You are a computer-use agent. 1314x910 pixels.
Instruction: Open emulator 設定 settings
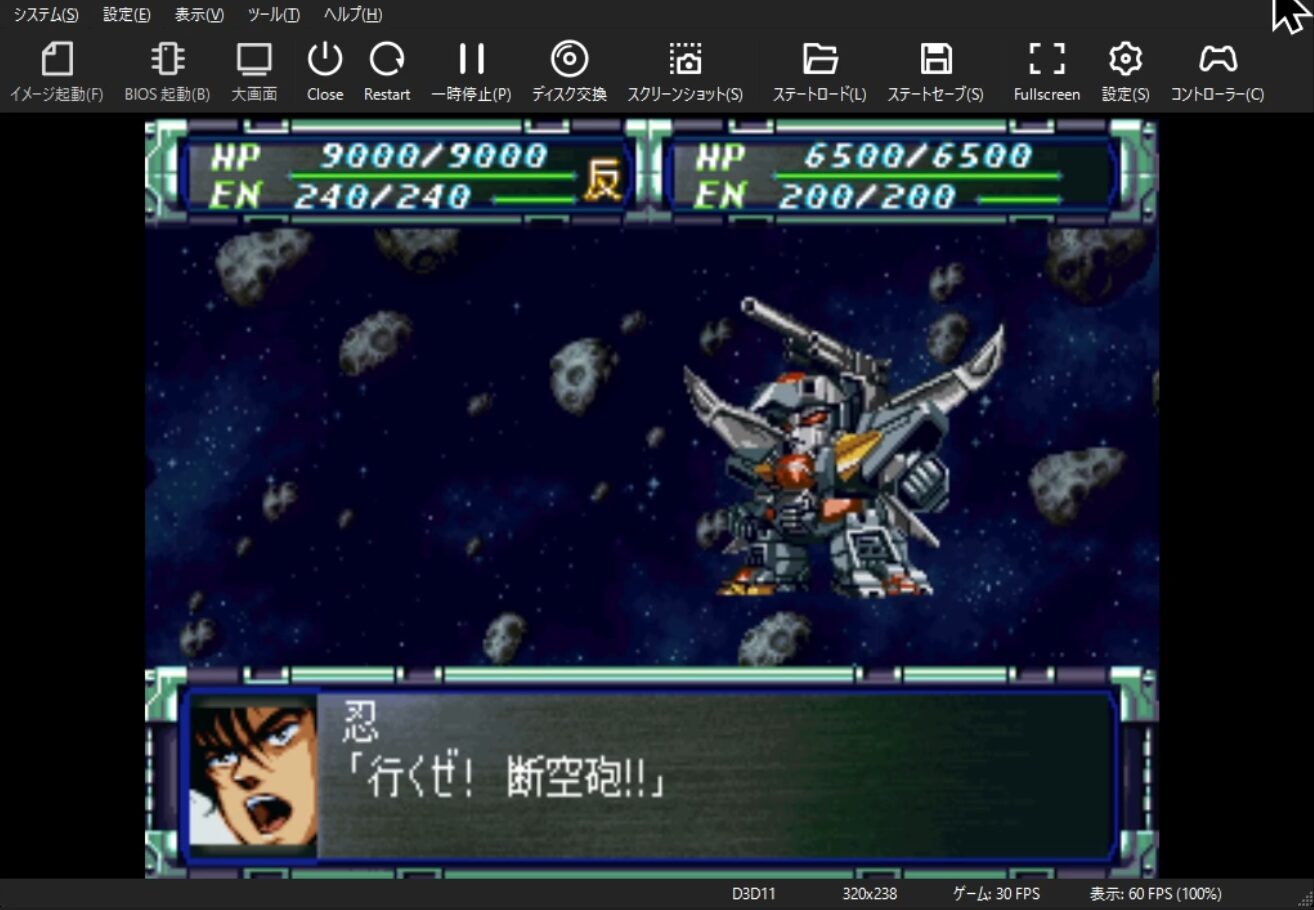pos(1124,68)
